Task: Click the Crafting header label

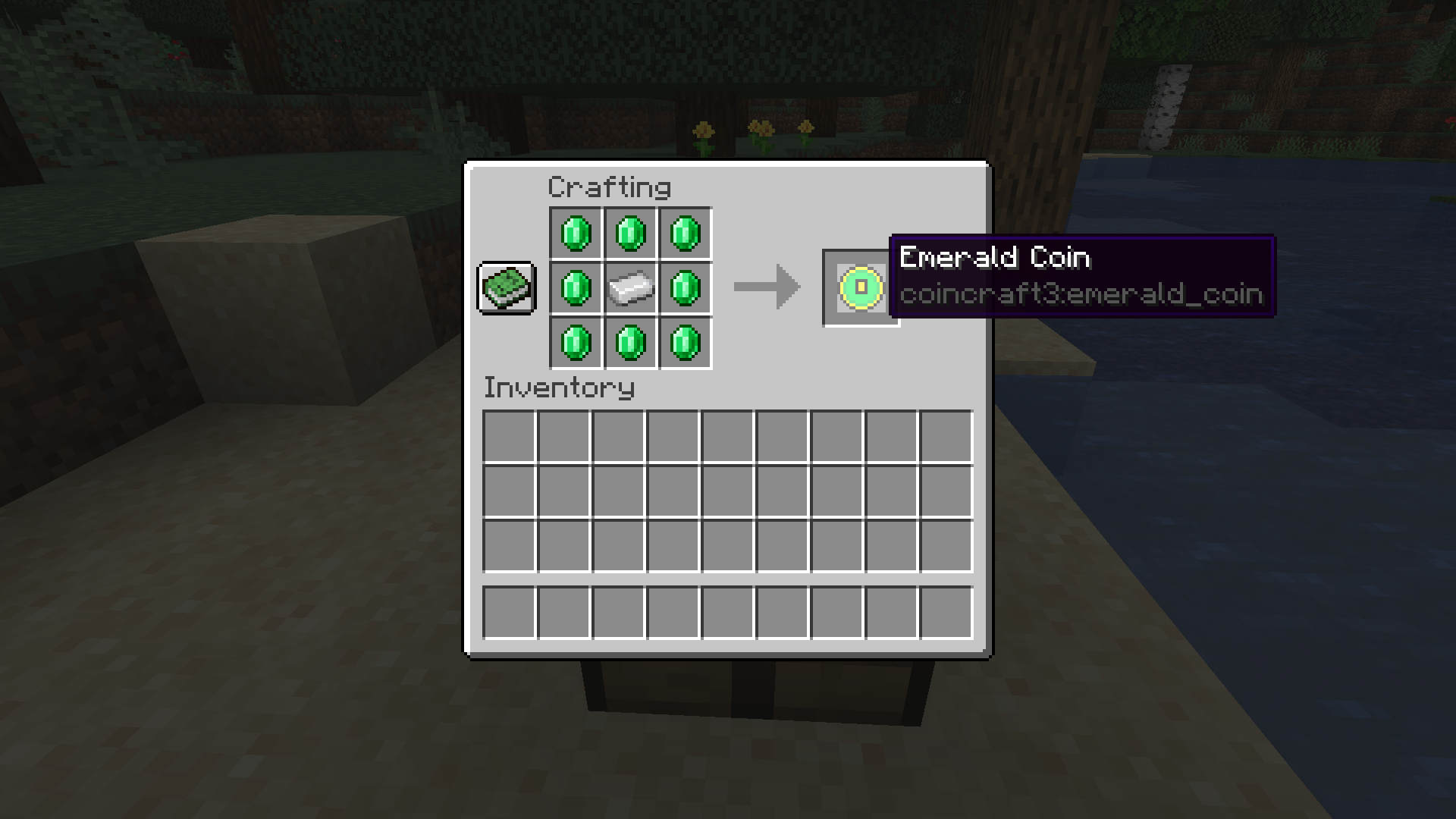Action: pos(609,187)
